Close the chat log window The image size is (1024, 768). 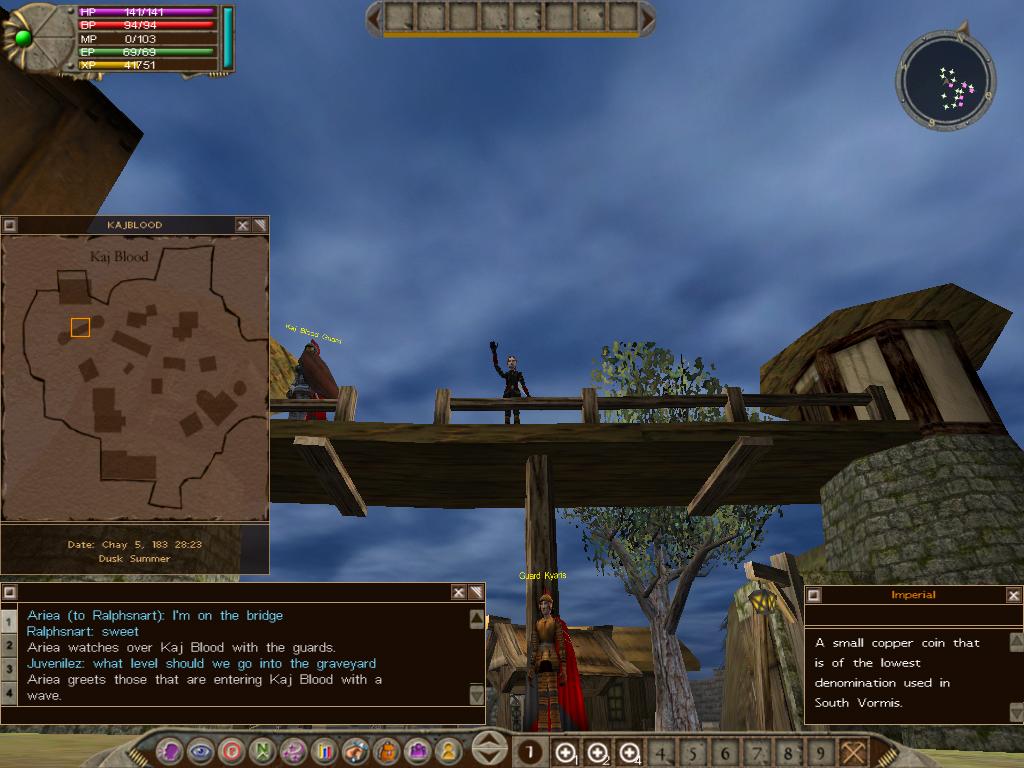pos(459,592)
